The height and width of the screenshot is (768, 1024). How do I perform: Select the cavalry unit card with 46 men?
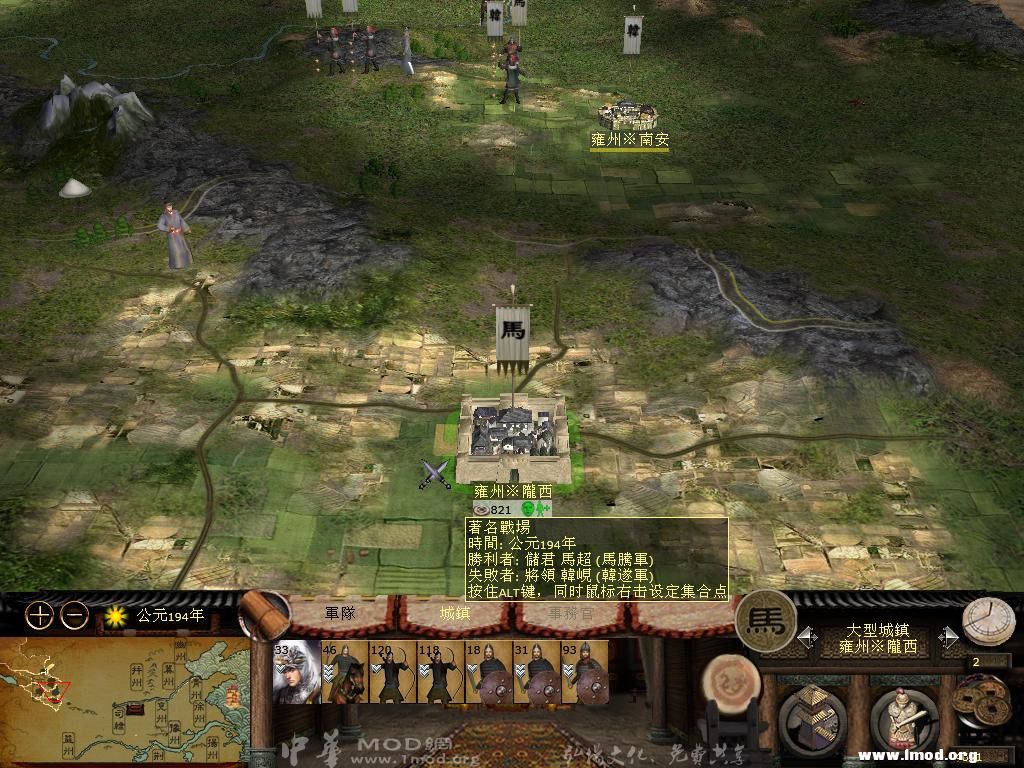[x=344, y=672]
